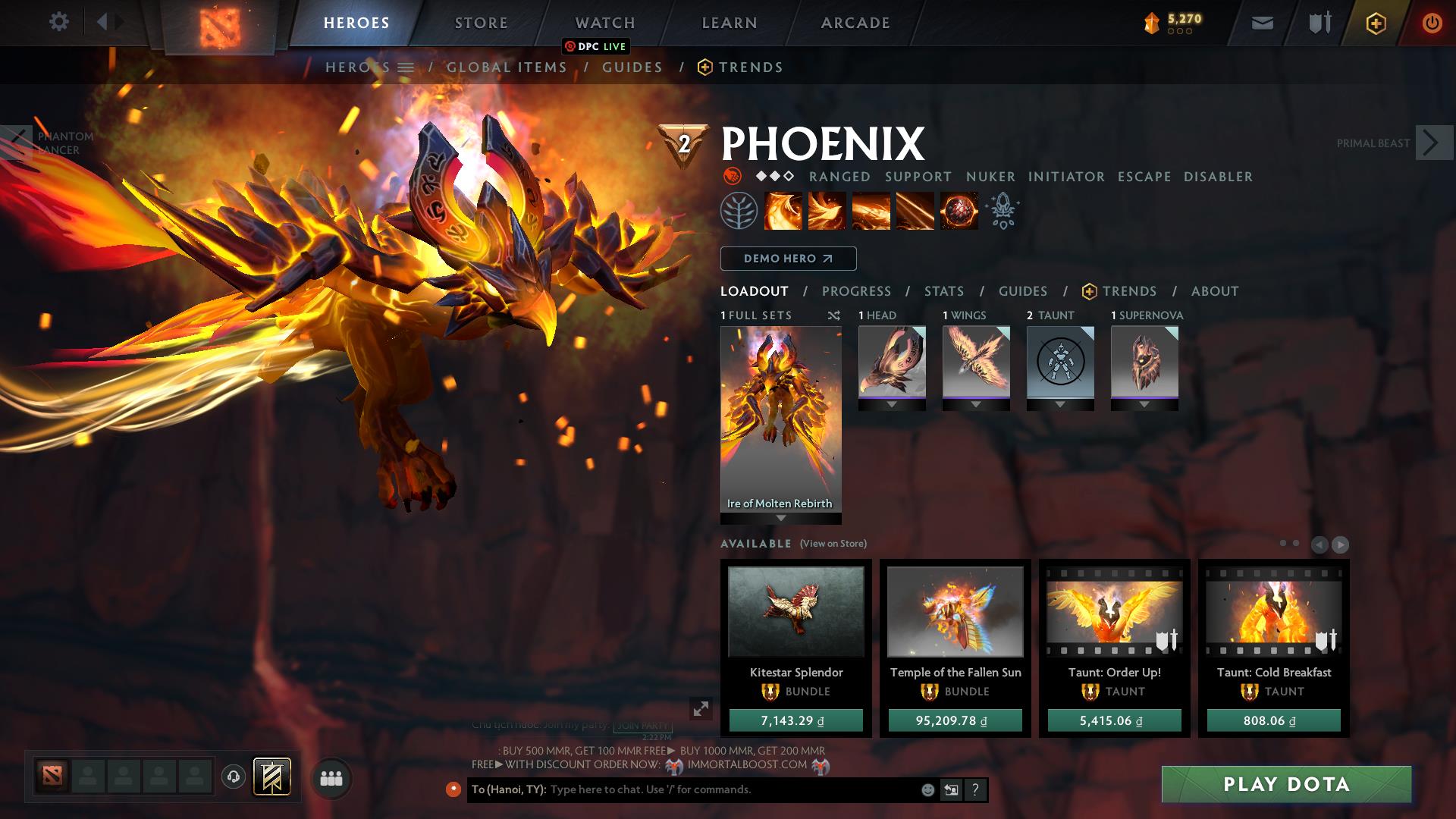This screenshot has width=1456, height=819.
Task: Open the friends group icon near the minimap
Action: tap(331, 778)
